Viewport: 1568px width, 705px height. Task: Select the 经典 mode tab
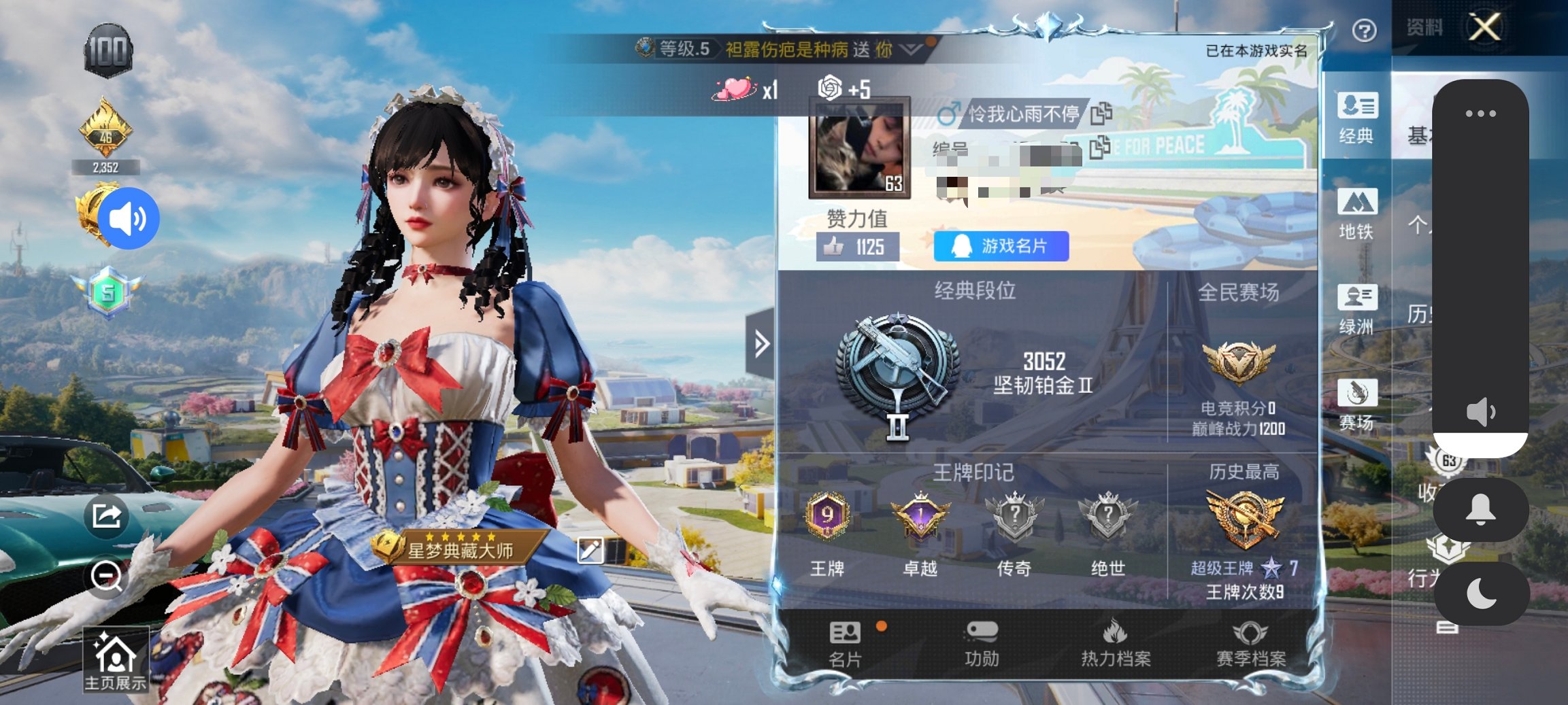(1356, 118)
